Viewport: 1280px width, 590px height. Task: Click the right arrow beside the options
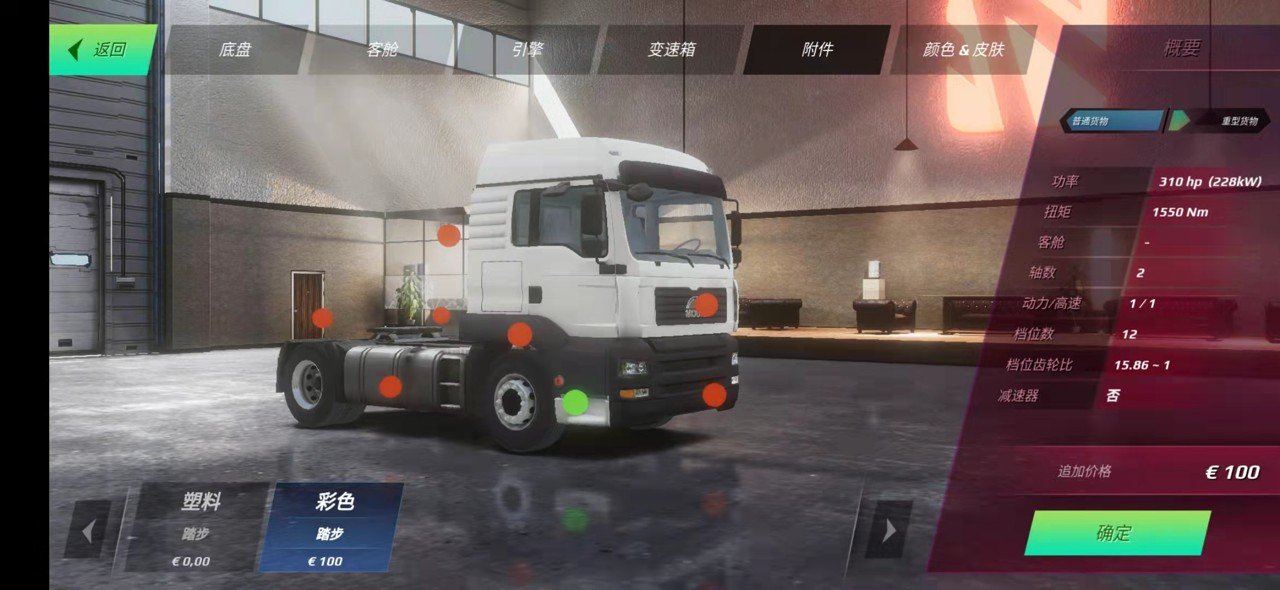pos(887,529)
